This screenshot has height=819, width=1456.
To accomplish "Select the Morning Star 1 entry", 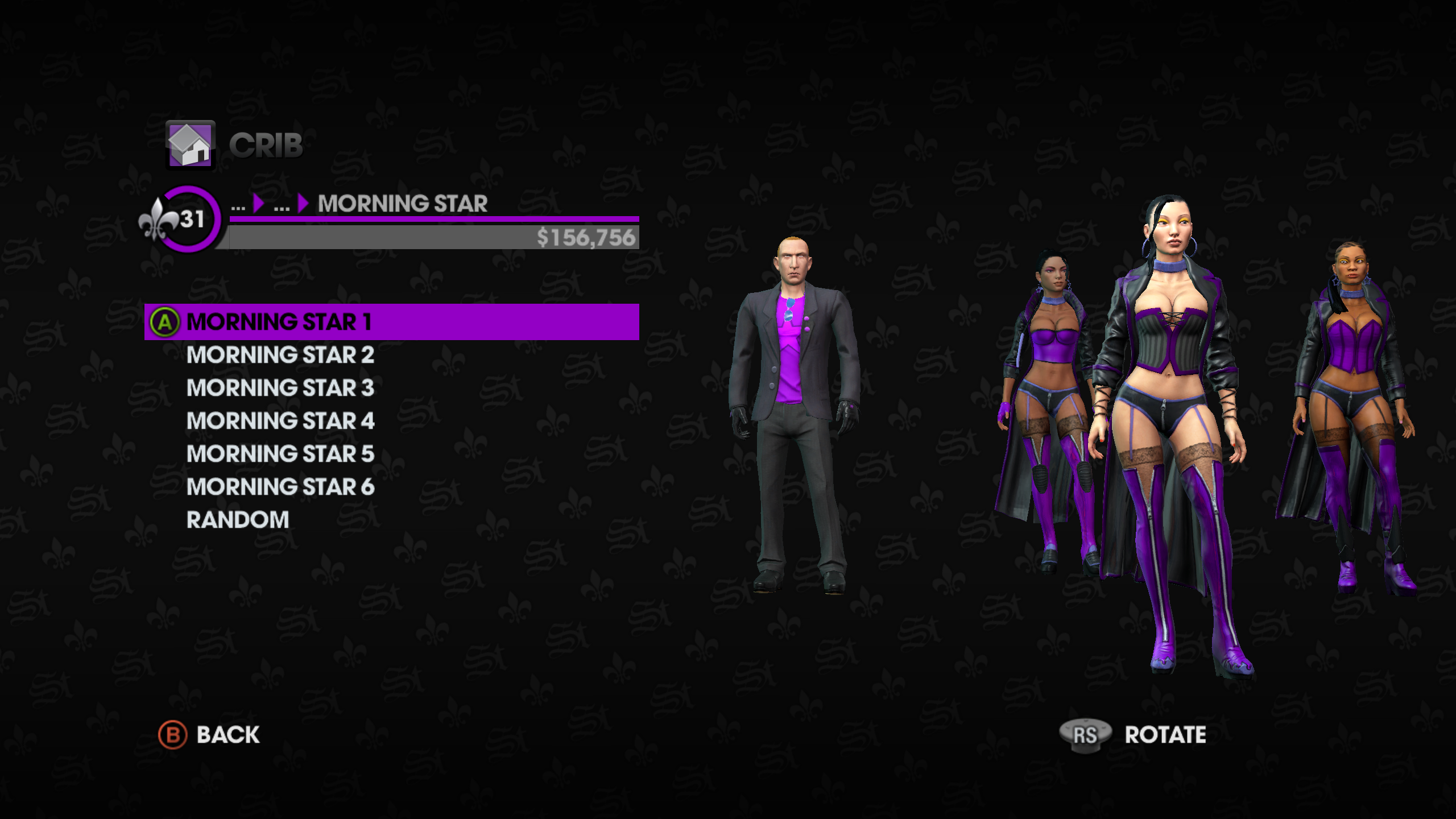I will coord(279,322).
